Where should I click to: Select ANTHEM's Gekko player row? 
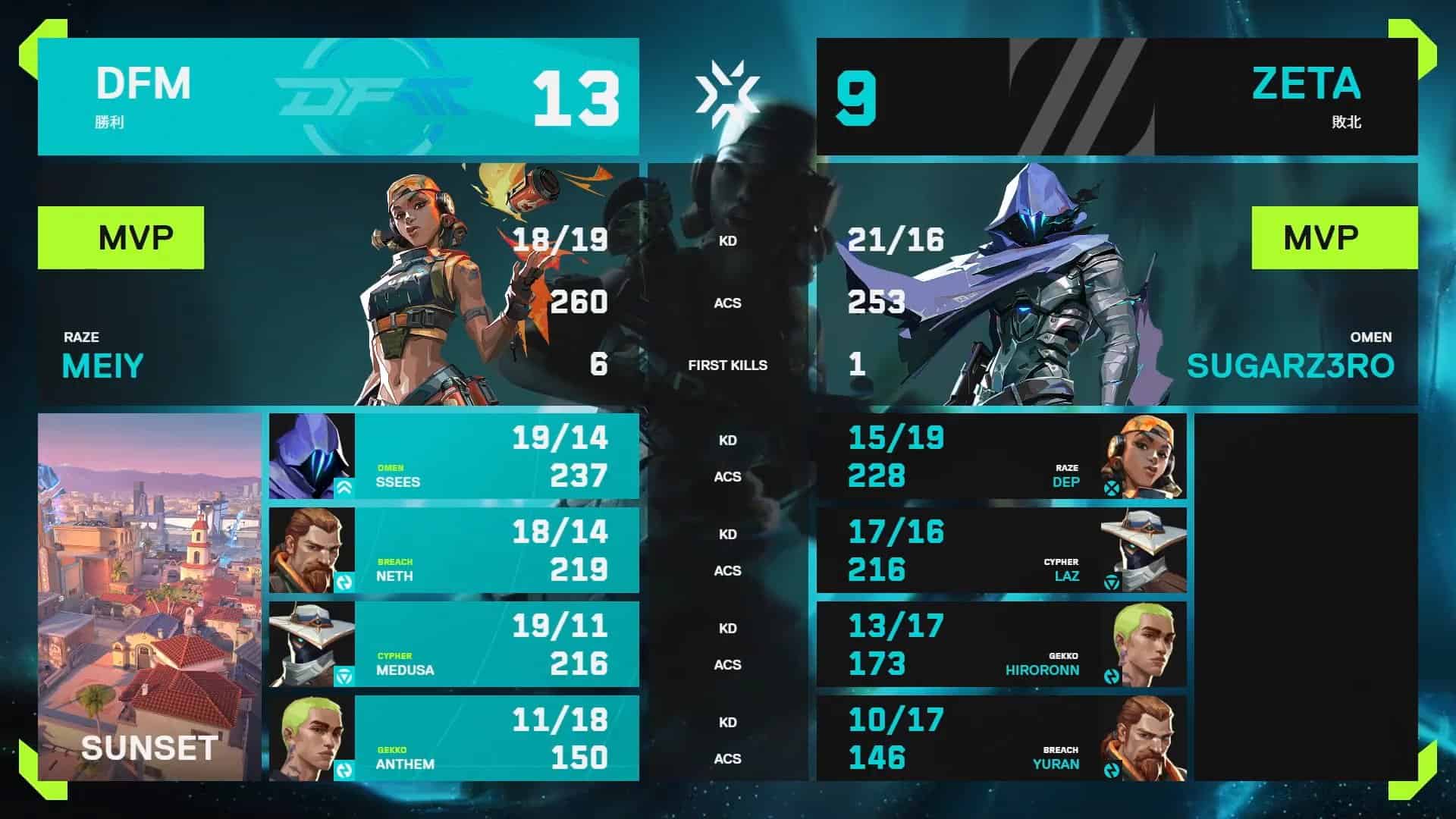453,738
